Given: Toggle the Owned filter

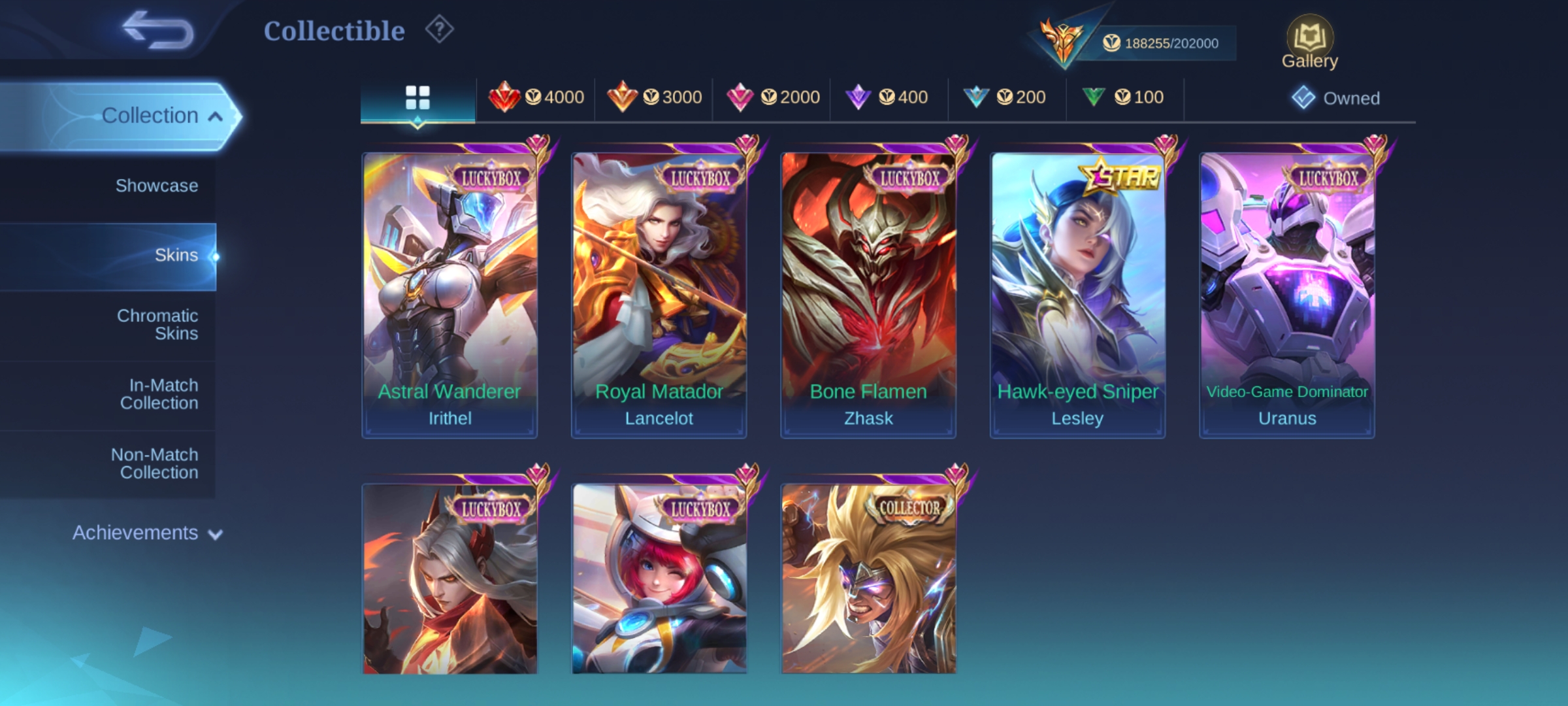Looking at the screenshot, I should click(x=1336, y=99).
